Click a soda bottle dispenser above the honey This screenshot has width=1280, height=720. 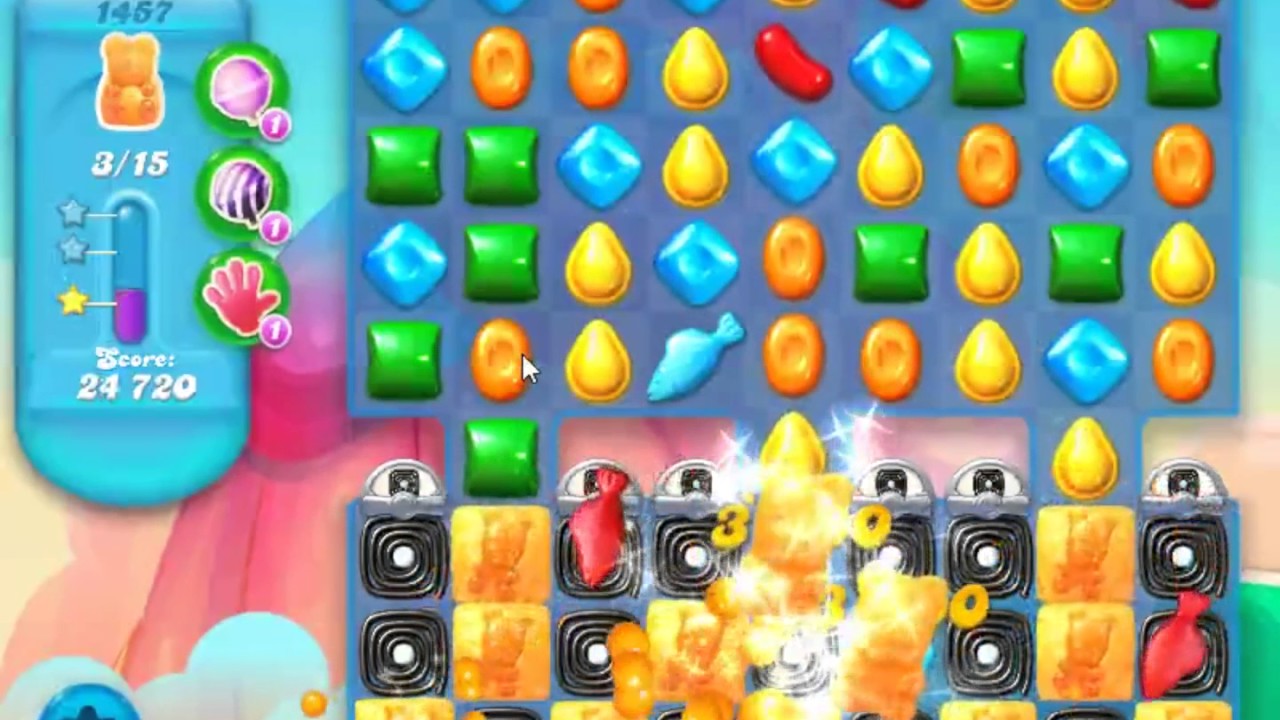point(405,480)
